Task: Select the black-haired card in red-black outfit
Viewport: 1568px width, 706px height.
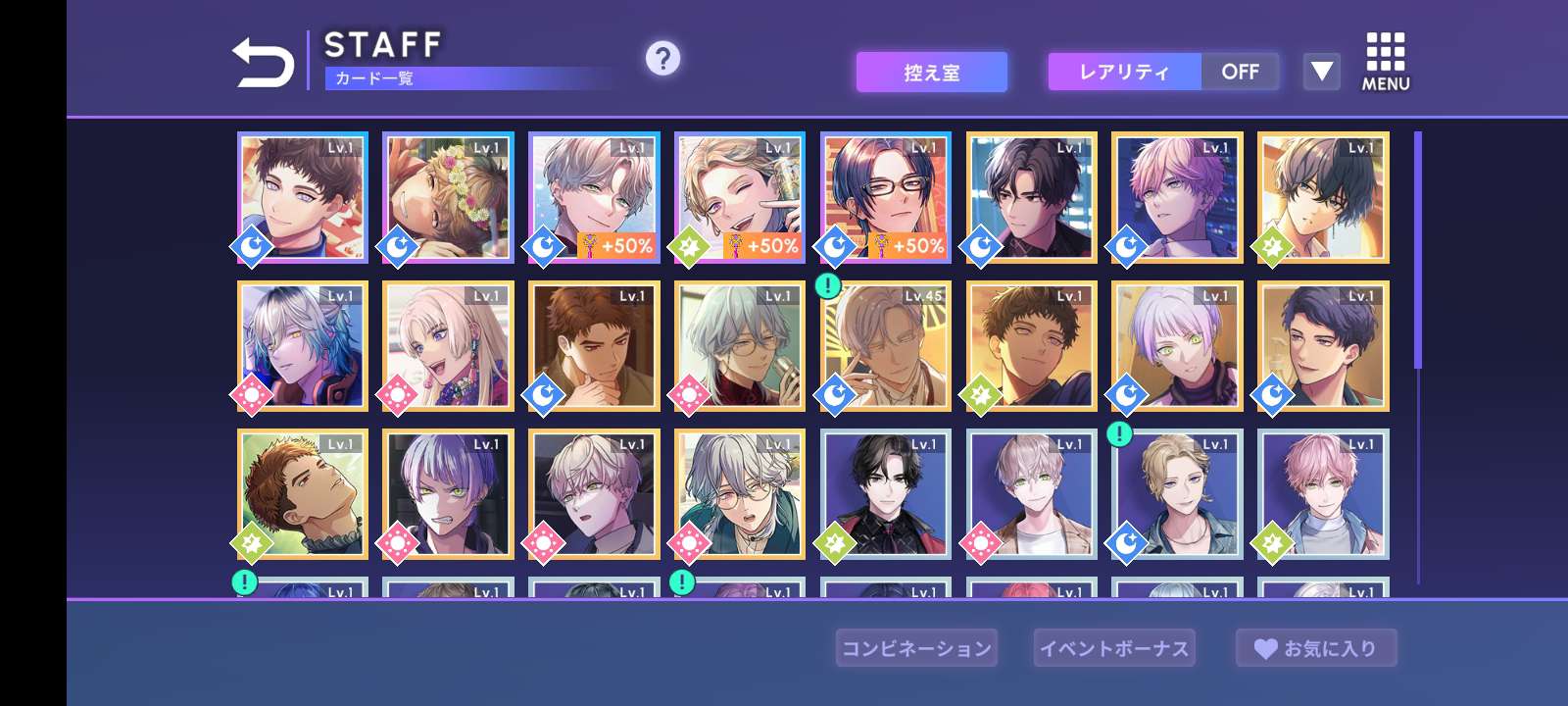Action: (x=885, y=493)
